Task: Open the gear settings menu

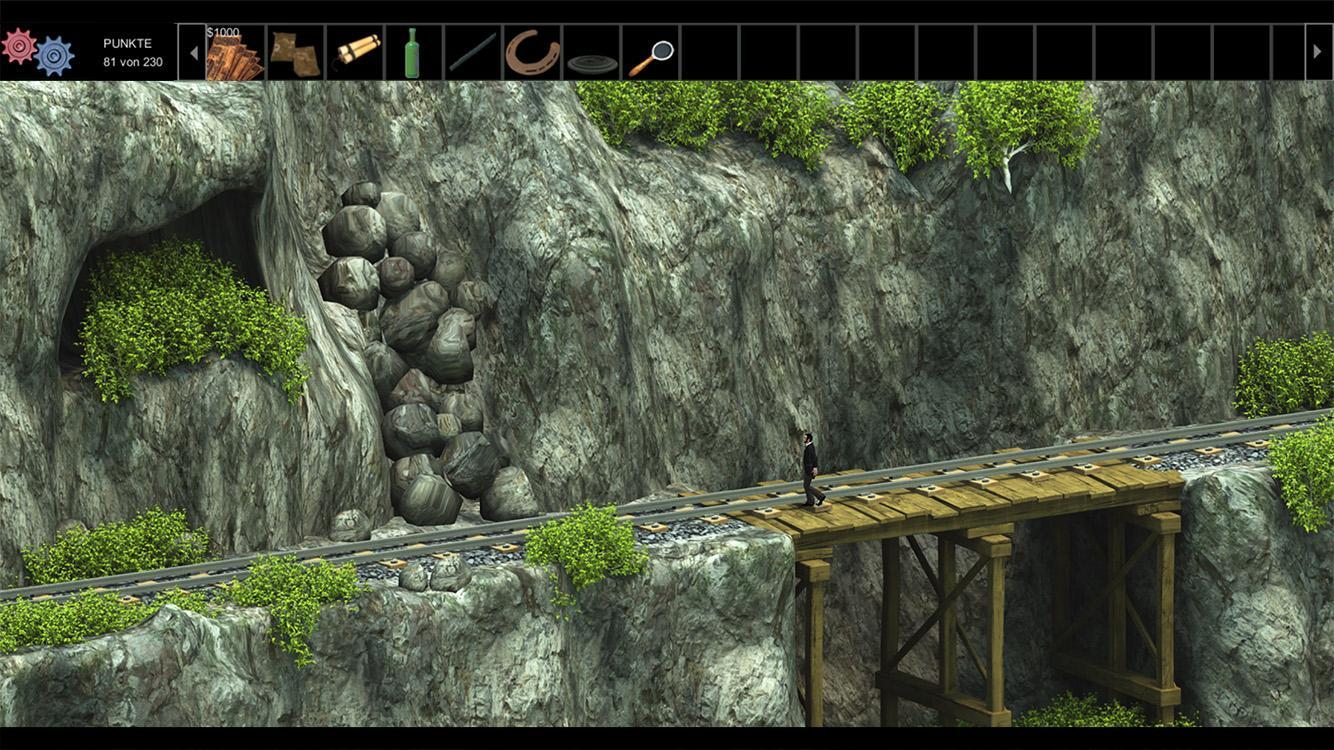Action: (x=37, y=51)
